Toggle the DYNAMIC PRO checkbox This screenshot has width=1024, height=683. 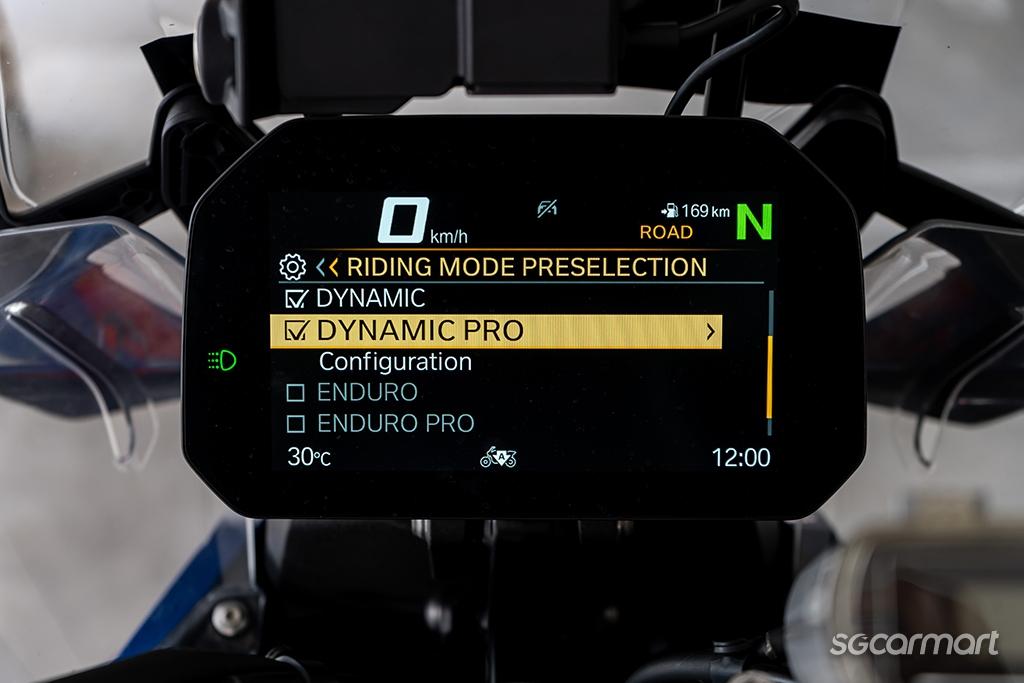click(x=296, y=331)
